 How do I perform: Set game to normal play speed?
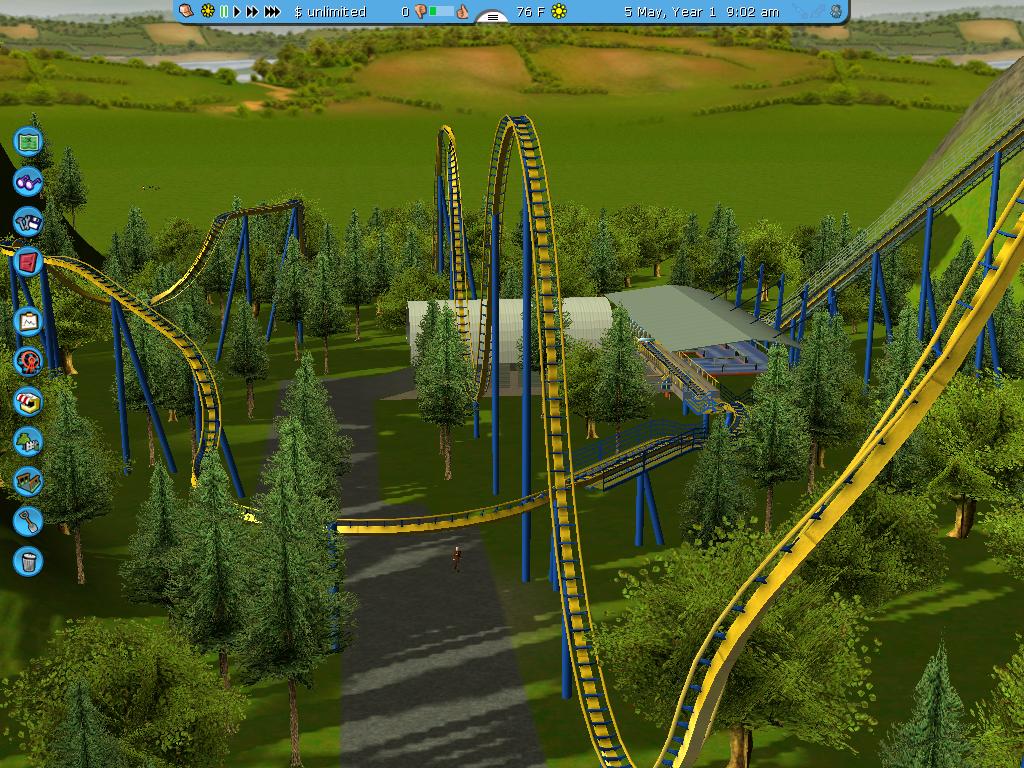coord(237,11)
